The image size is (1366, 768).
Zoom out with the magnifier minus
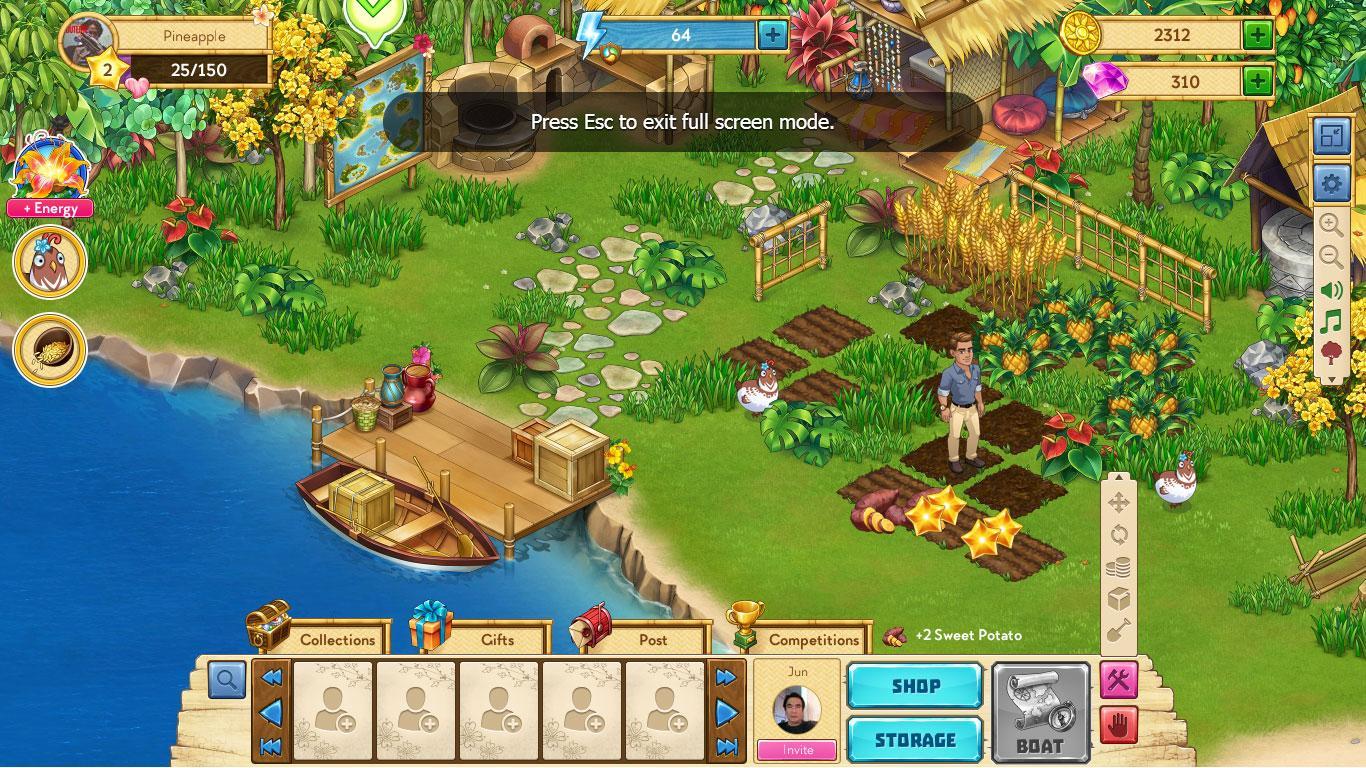(x=1330, y=257)
